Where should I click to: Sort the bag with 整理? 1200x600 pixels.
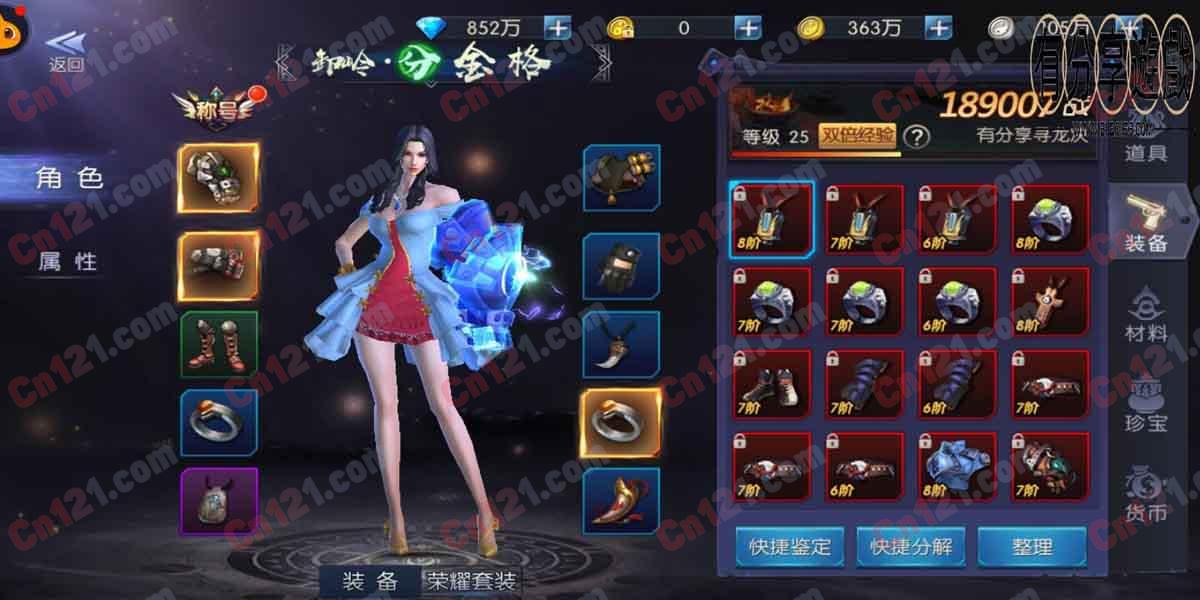pos(1032,547)
